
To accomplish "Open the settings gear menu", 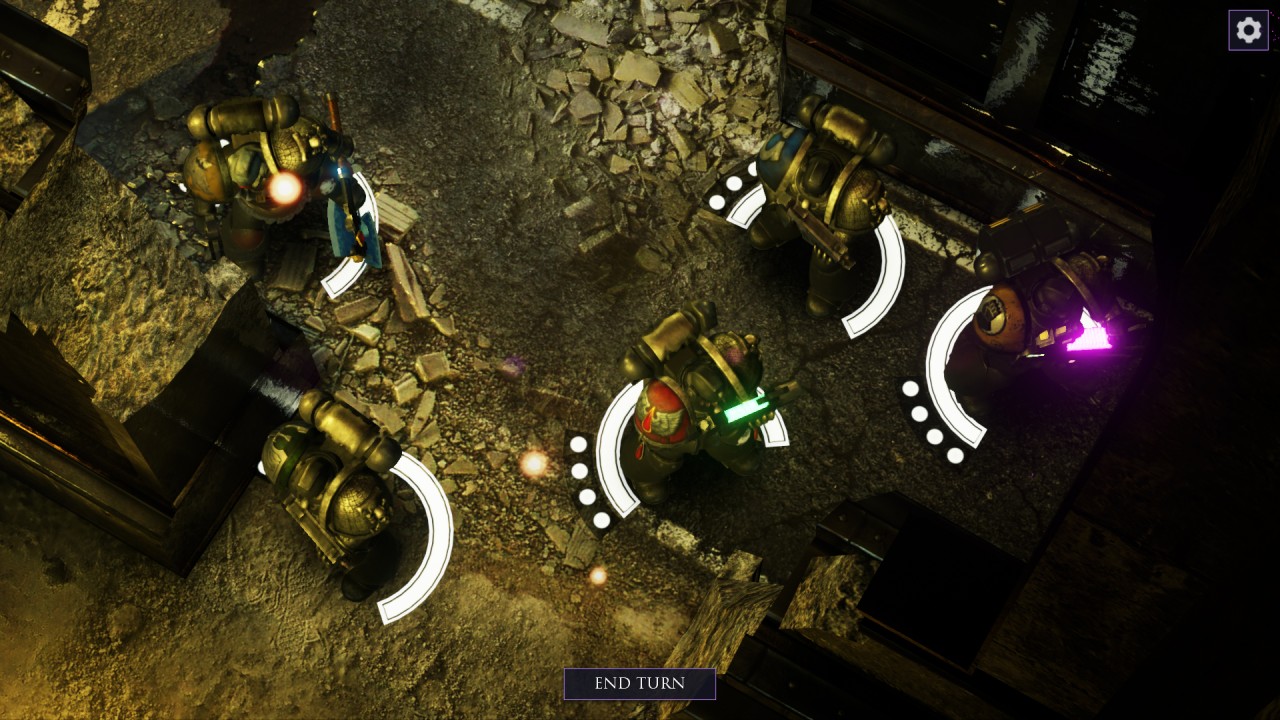I will tap(1248, 30).
